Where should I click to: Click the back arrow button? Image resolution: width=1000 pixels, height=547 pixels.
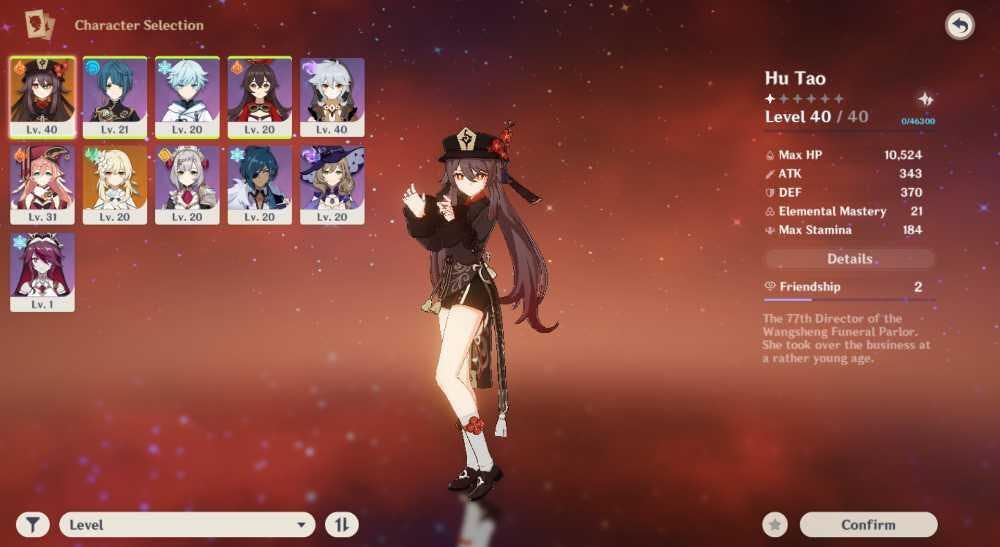click(x=960, y=26)
